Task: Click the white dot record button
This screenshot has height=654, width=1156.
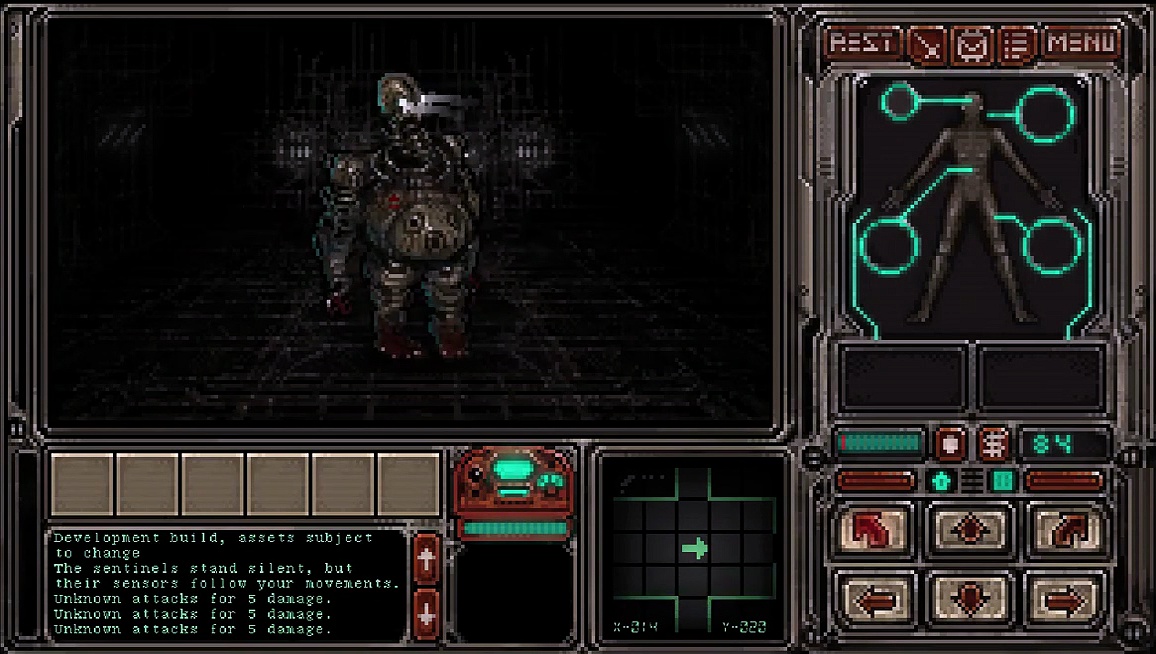Action: tap(949, 442)
